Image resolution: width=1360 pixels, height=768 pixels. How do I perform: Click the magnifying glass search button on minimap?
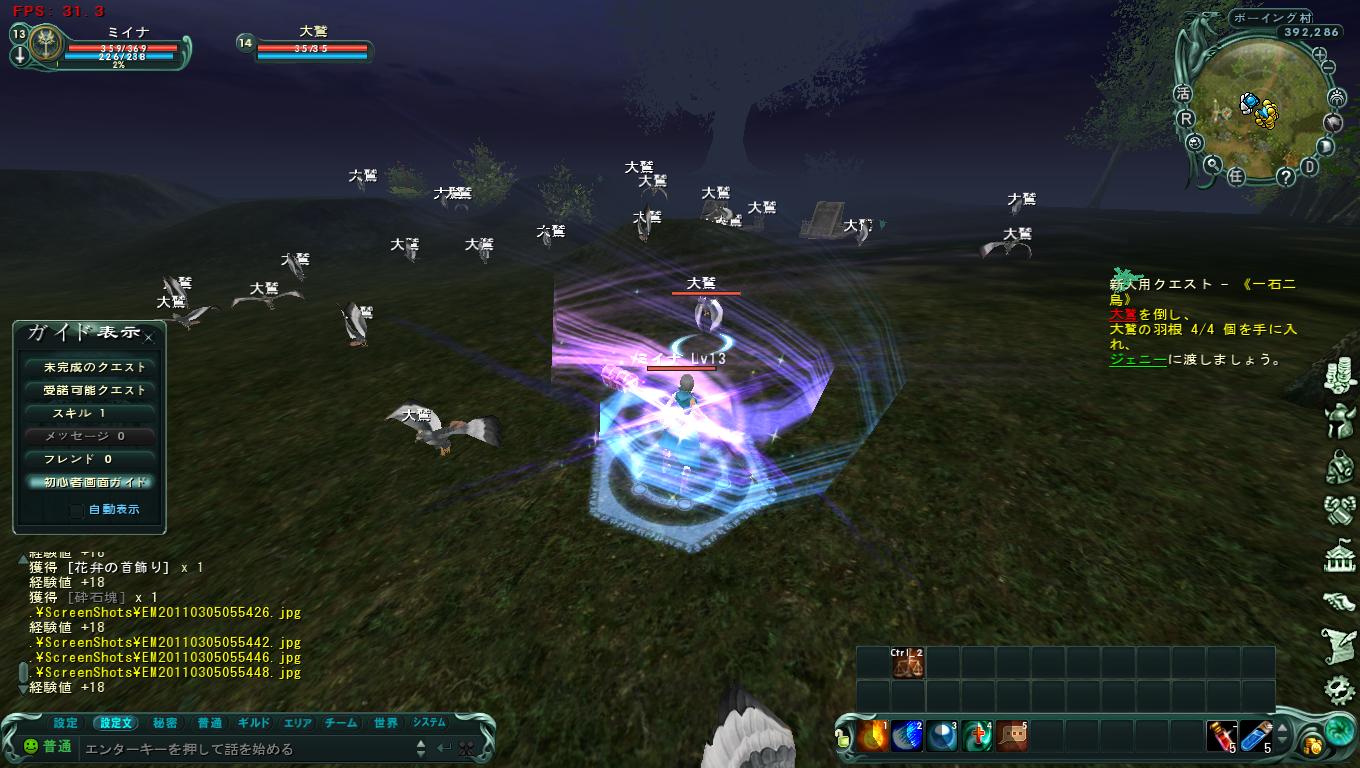point(1212,165)
